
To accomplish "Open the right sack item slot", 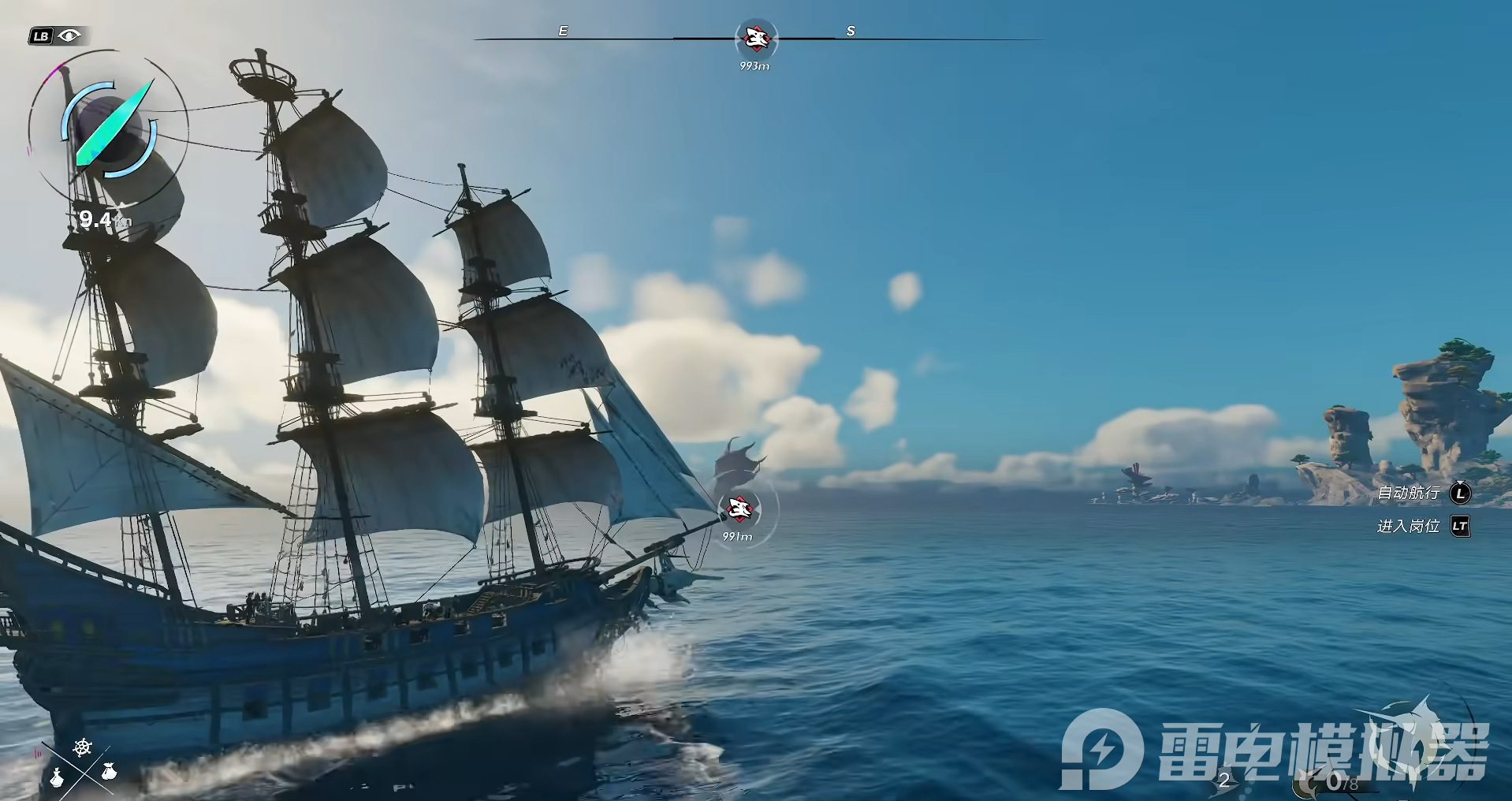I will pos(109,771).
